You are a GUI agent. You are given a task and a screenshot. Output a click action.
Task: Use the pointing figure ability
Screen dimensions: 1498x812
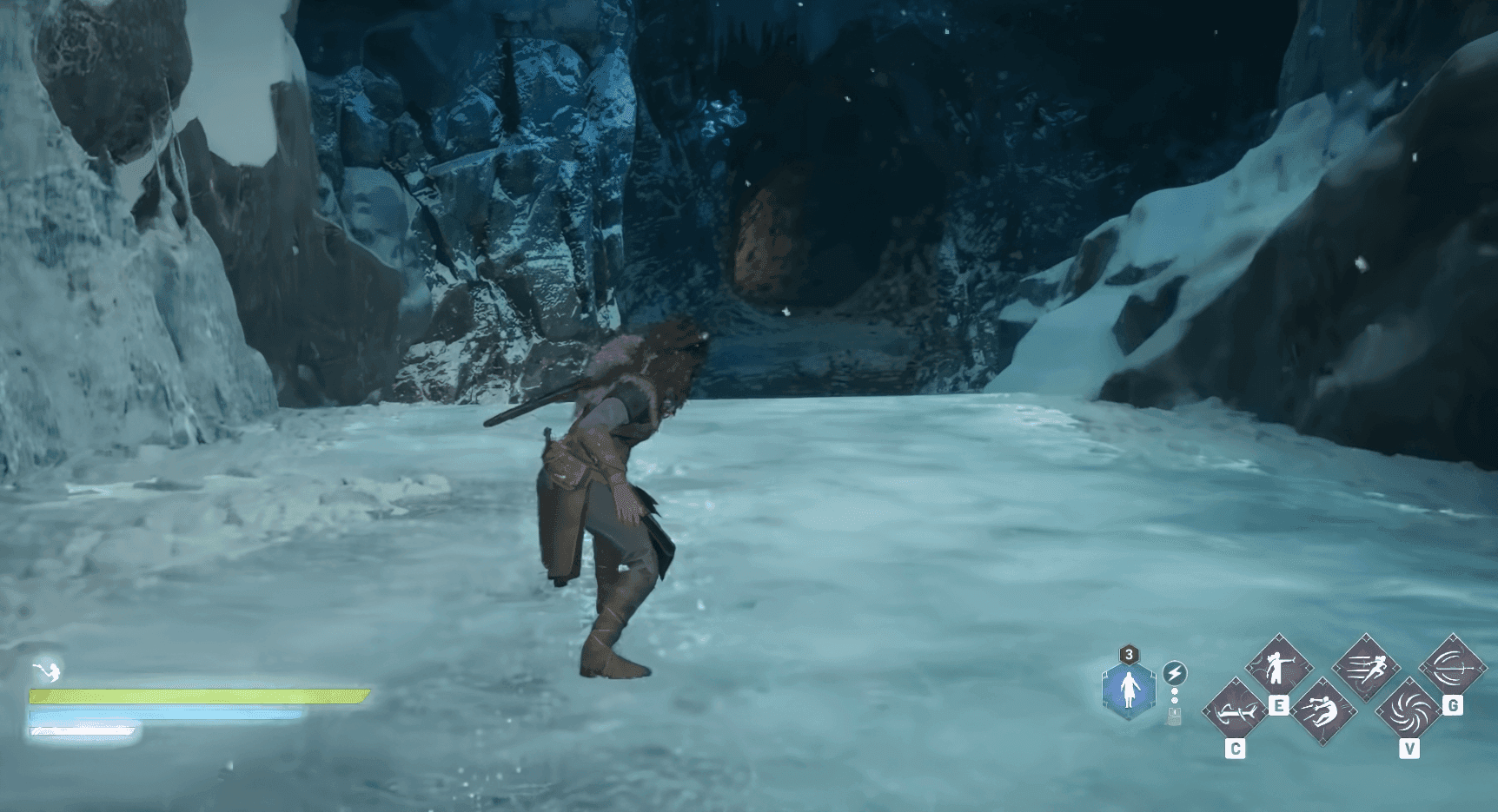point(1278,667)
